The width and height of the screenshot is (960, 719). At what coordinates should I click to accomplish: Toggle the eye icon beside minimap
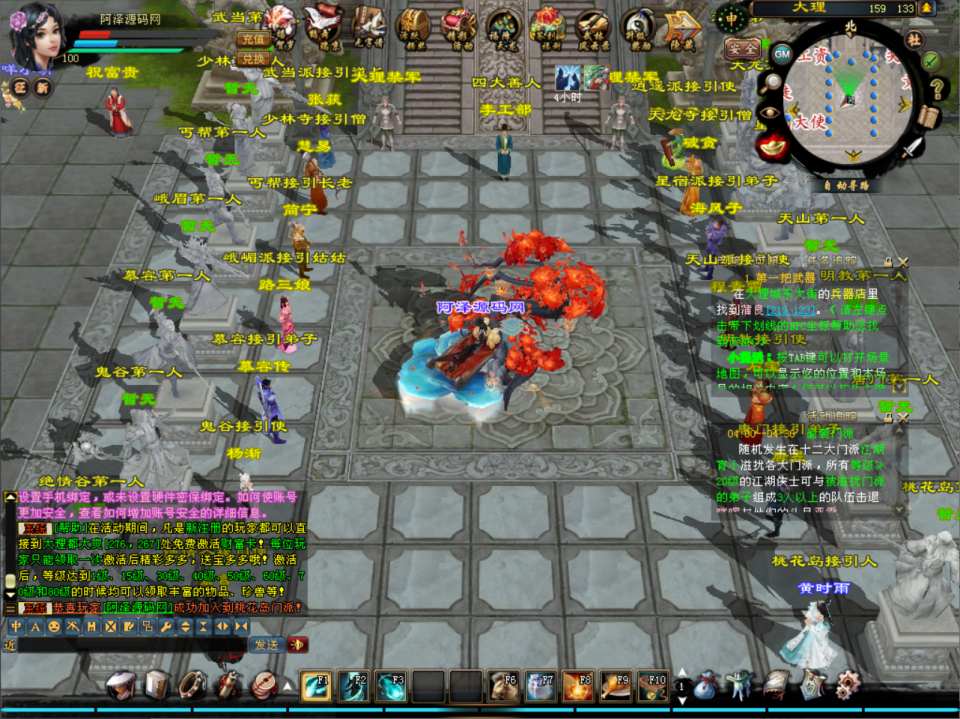[769, 113]
